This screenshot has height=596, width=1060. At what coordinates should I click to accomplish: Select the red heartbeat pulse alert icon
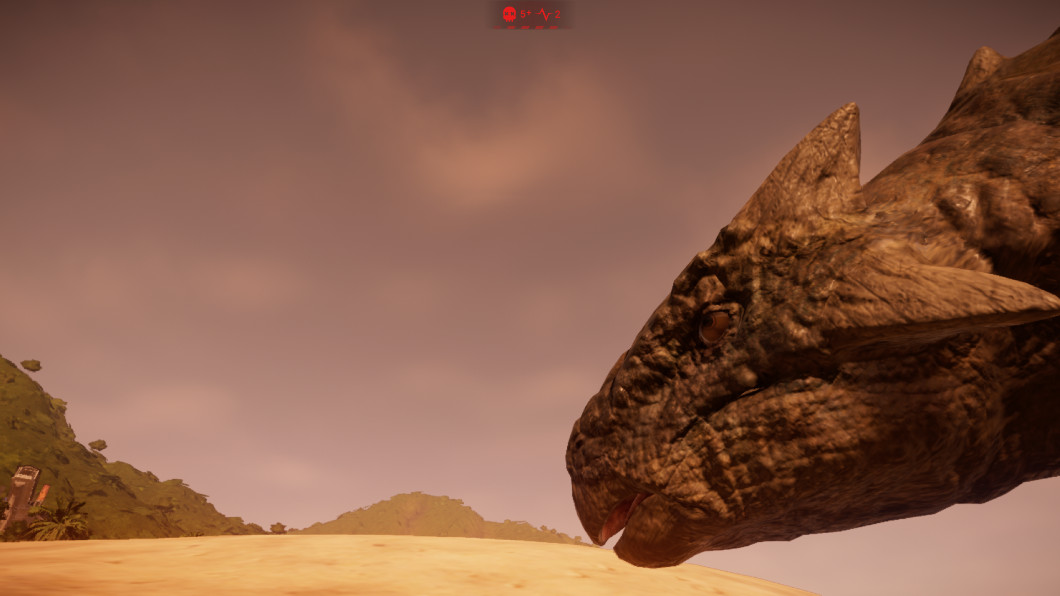click(543, 14)
